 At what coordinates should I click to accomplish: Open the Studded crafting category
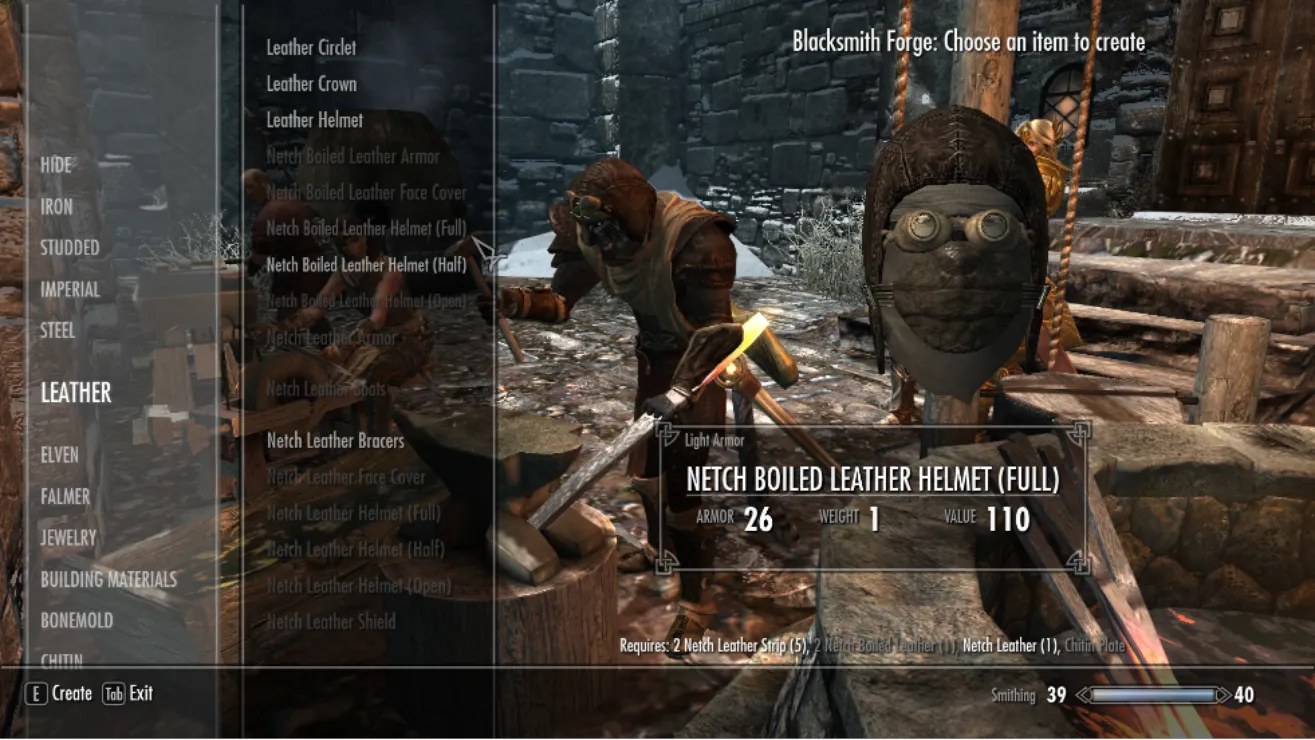(70, 248)
